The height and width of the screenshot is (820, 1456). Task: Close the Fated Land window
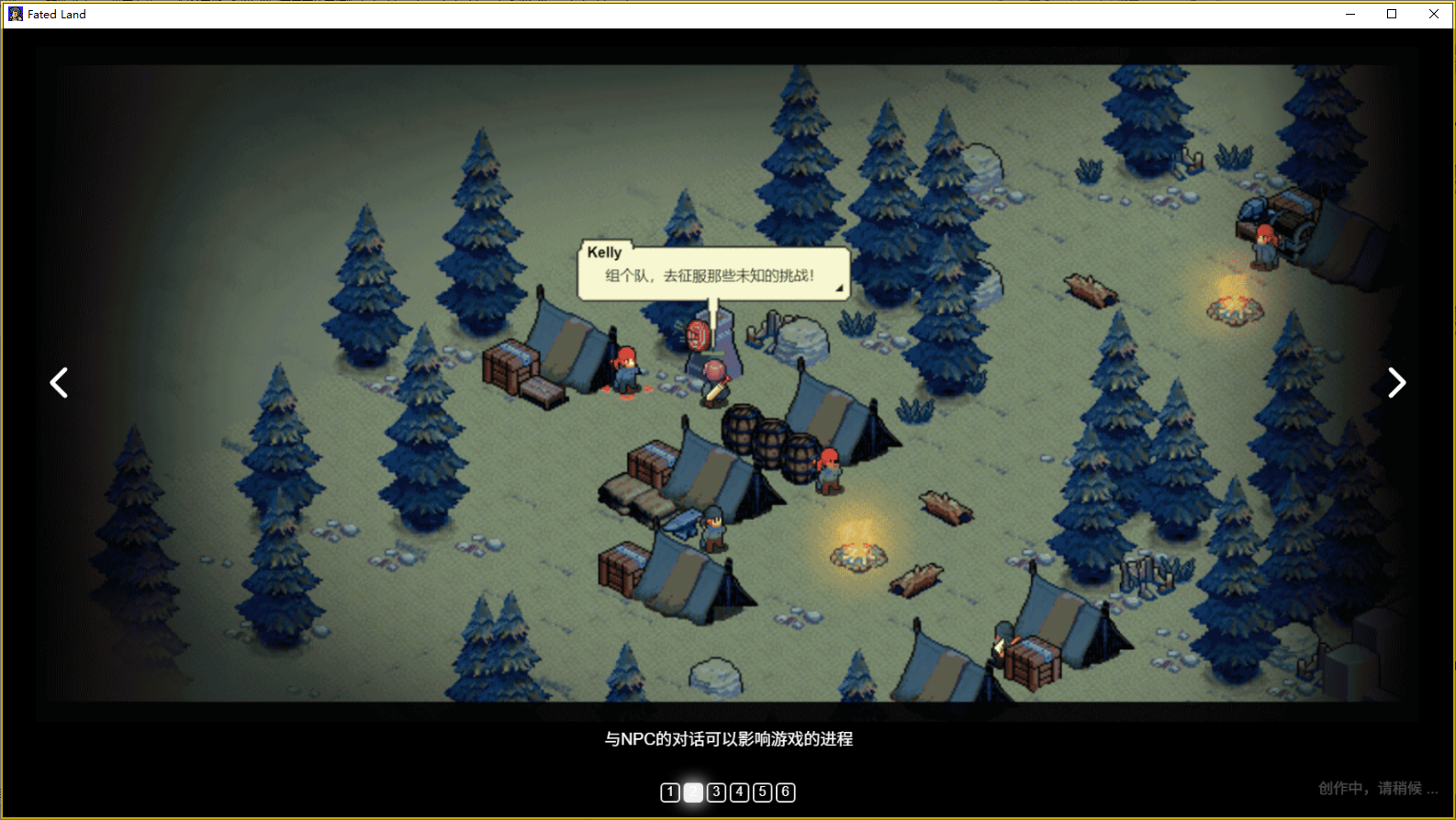(x=1434, y=14)
